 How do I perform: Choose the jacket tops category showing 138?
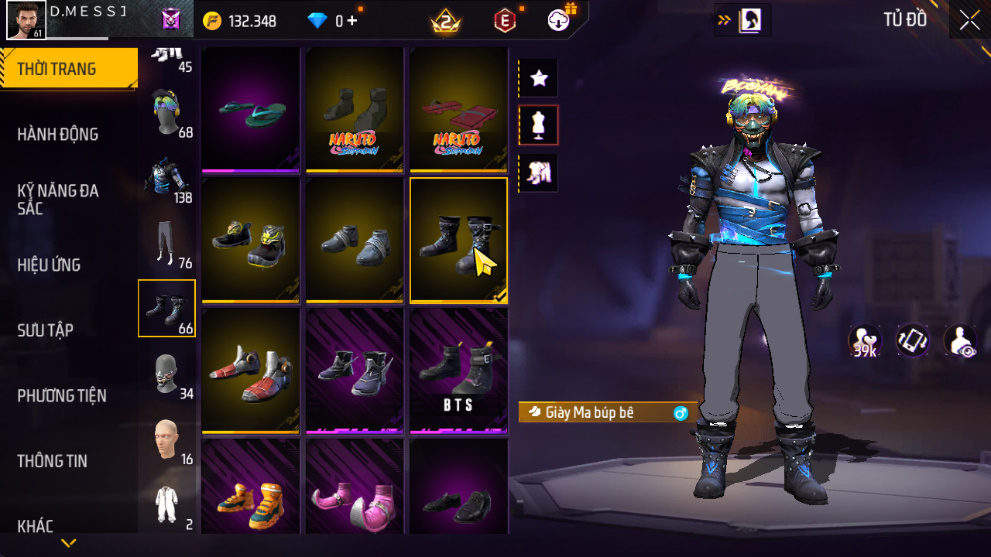[x=167, y=178]
